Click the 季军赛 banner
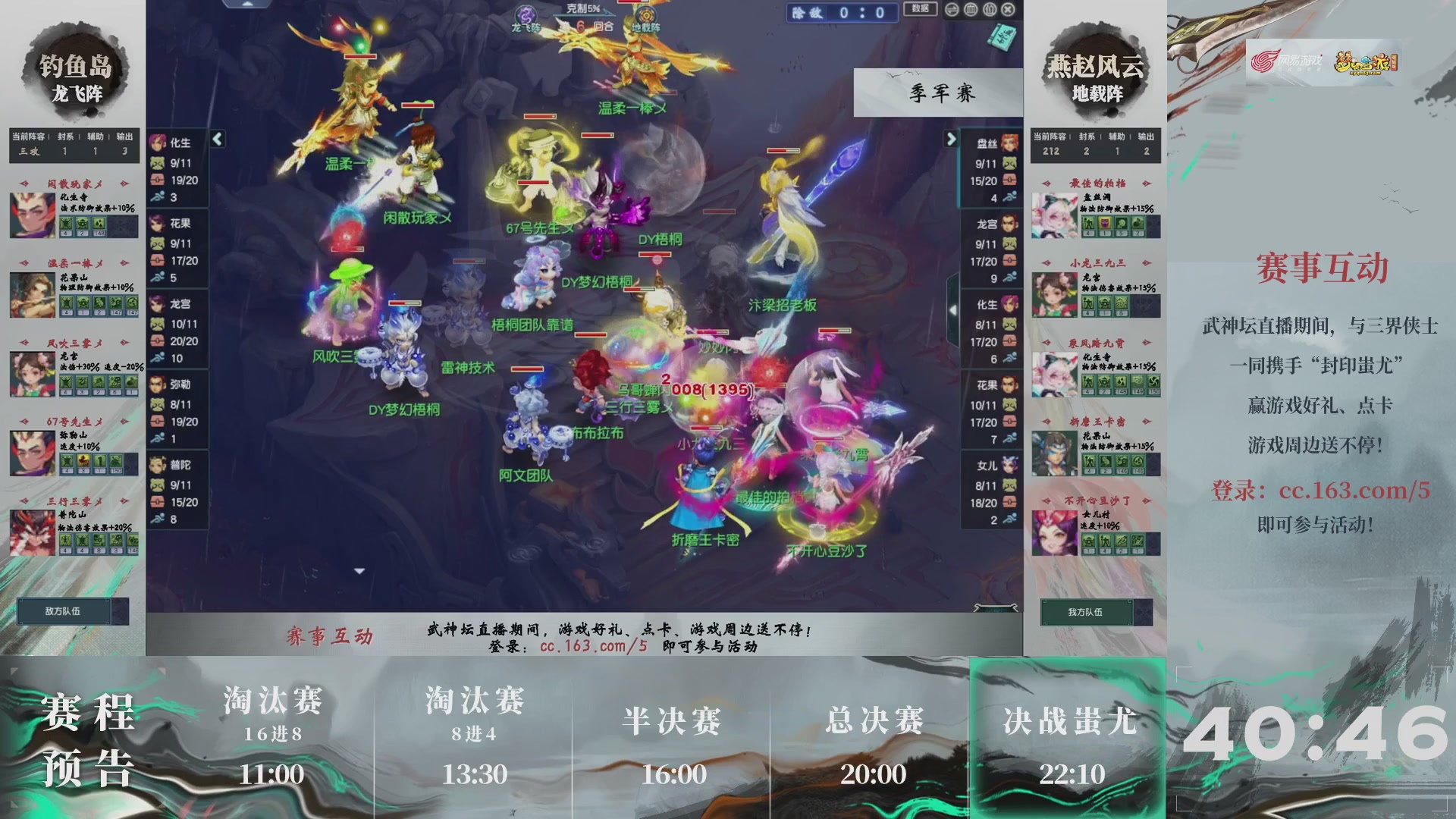The image size is (1456, 819). tap(938, 93)
